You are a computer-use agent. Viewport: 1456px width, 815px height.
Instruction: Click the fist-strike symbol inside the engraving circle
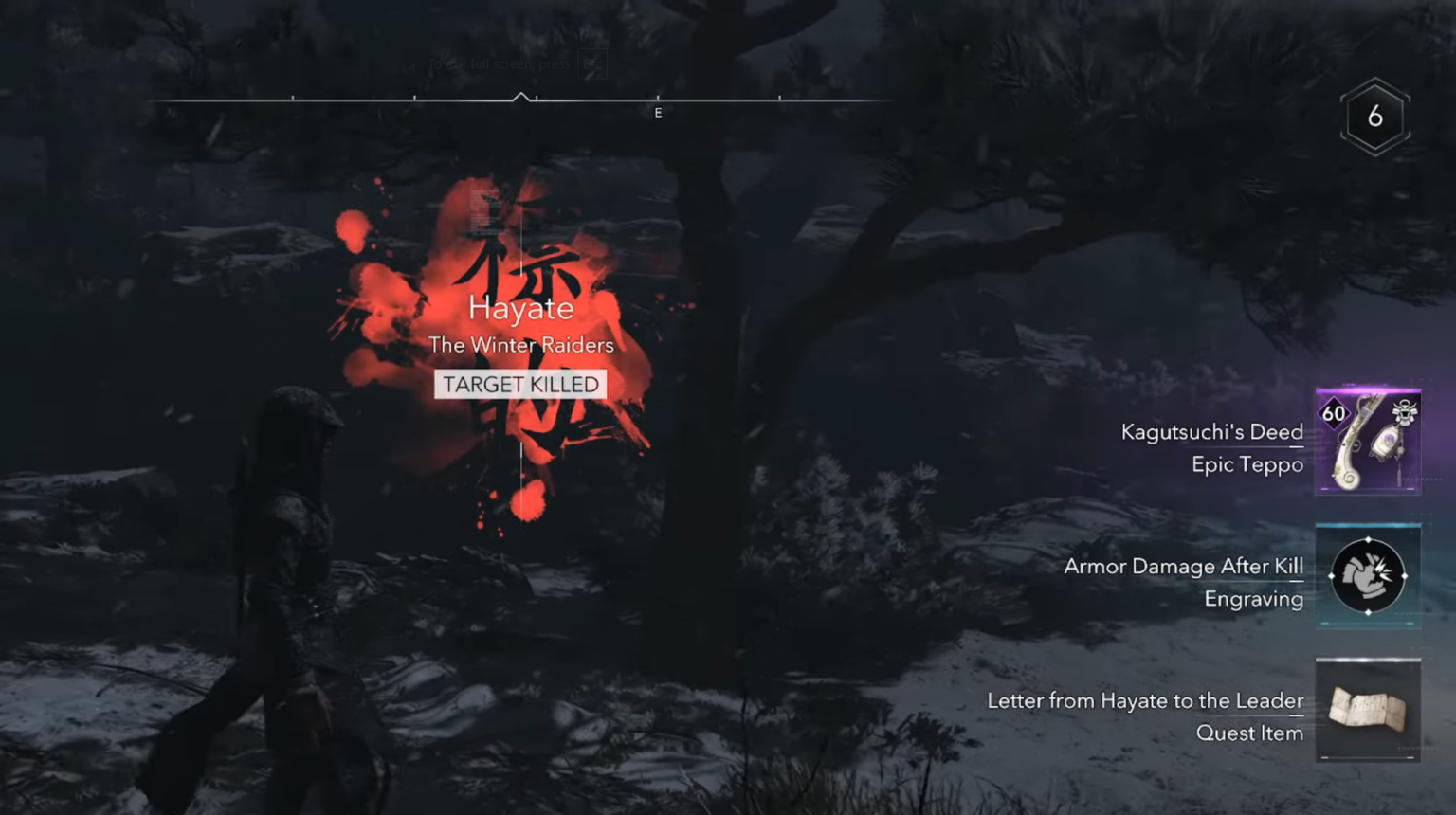click(1368, 574)
